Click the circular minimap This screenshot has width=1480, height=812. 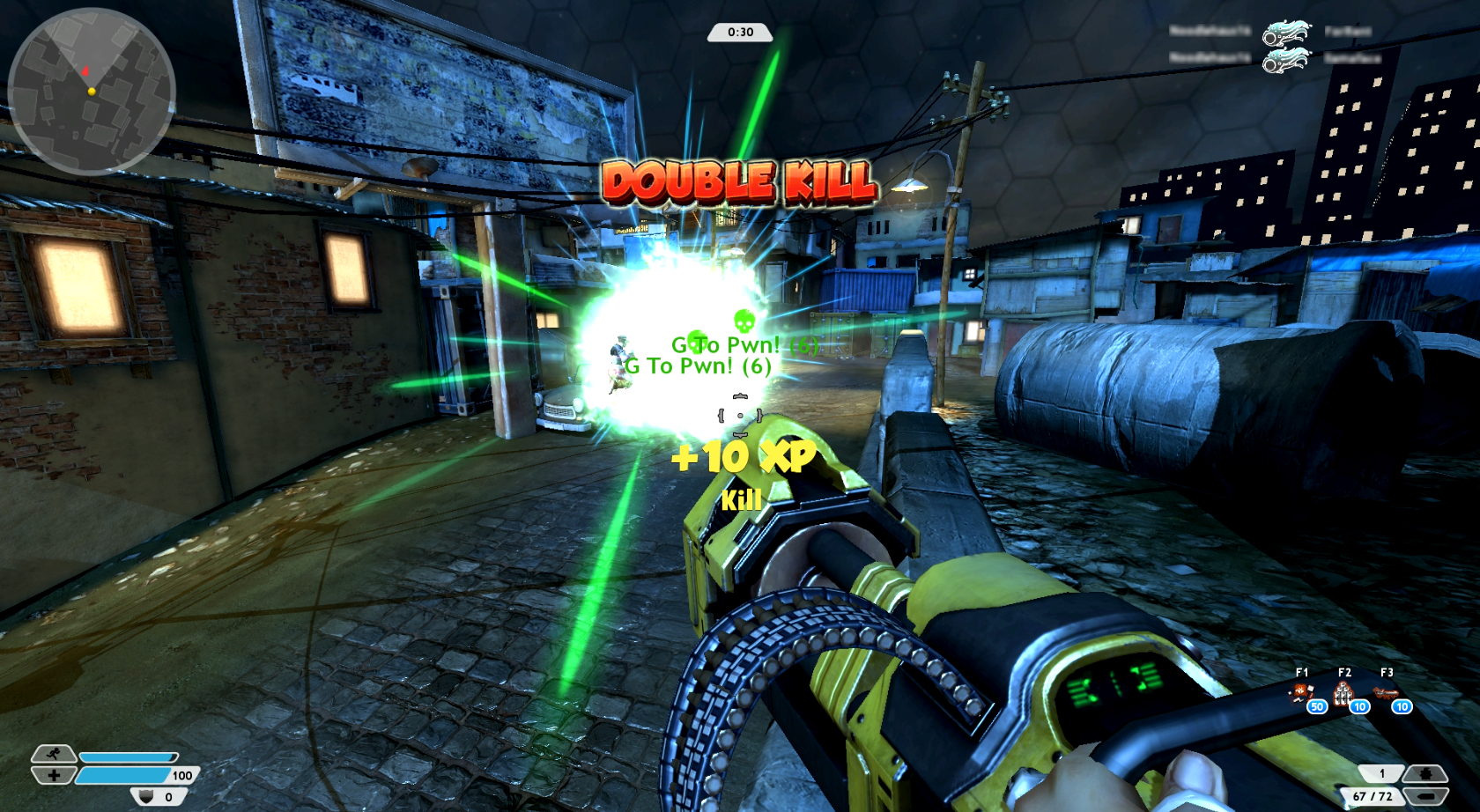(x=91, y=91)
